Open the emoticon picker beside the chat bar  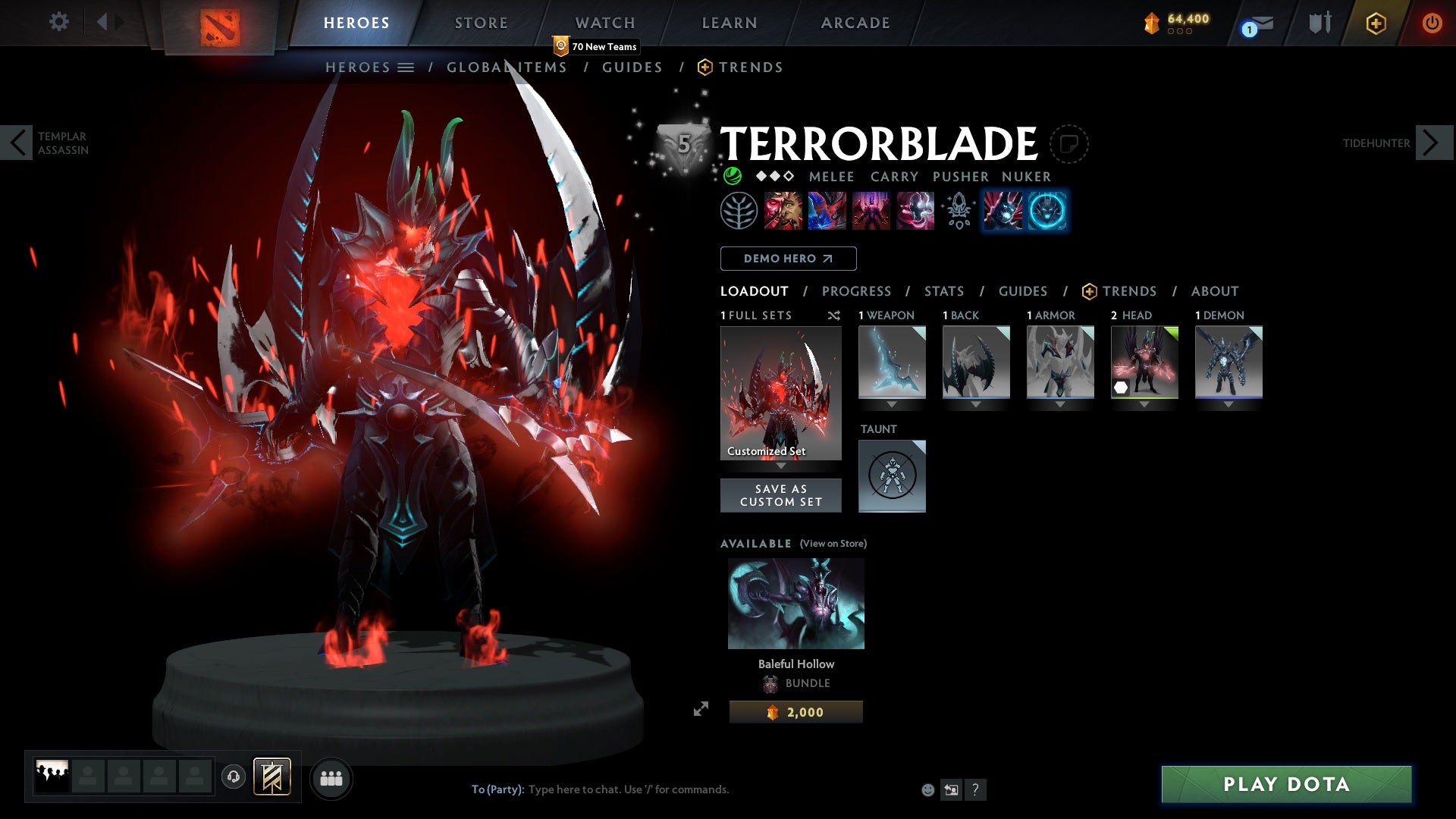click(927, 789)
